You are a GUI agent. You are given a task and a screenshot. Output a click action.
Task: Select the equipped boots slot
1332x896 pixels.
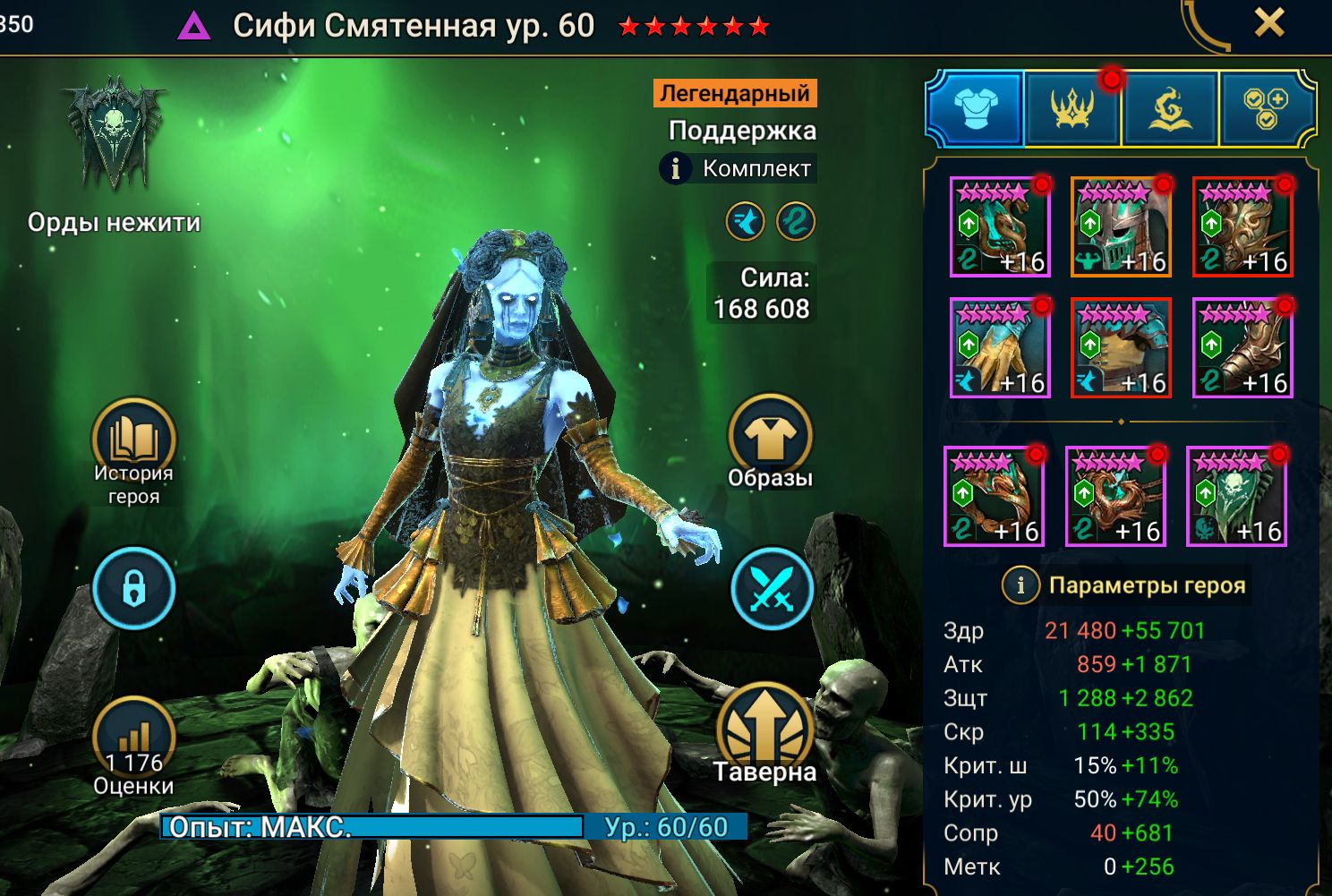[1242, 348]
